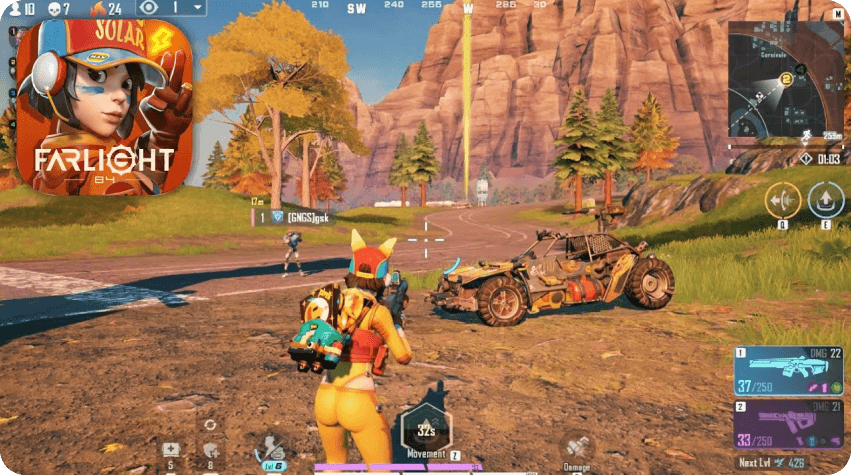Activate the orange dash skill icon

(782, 200)
